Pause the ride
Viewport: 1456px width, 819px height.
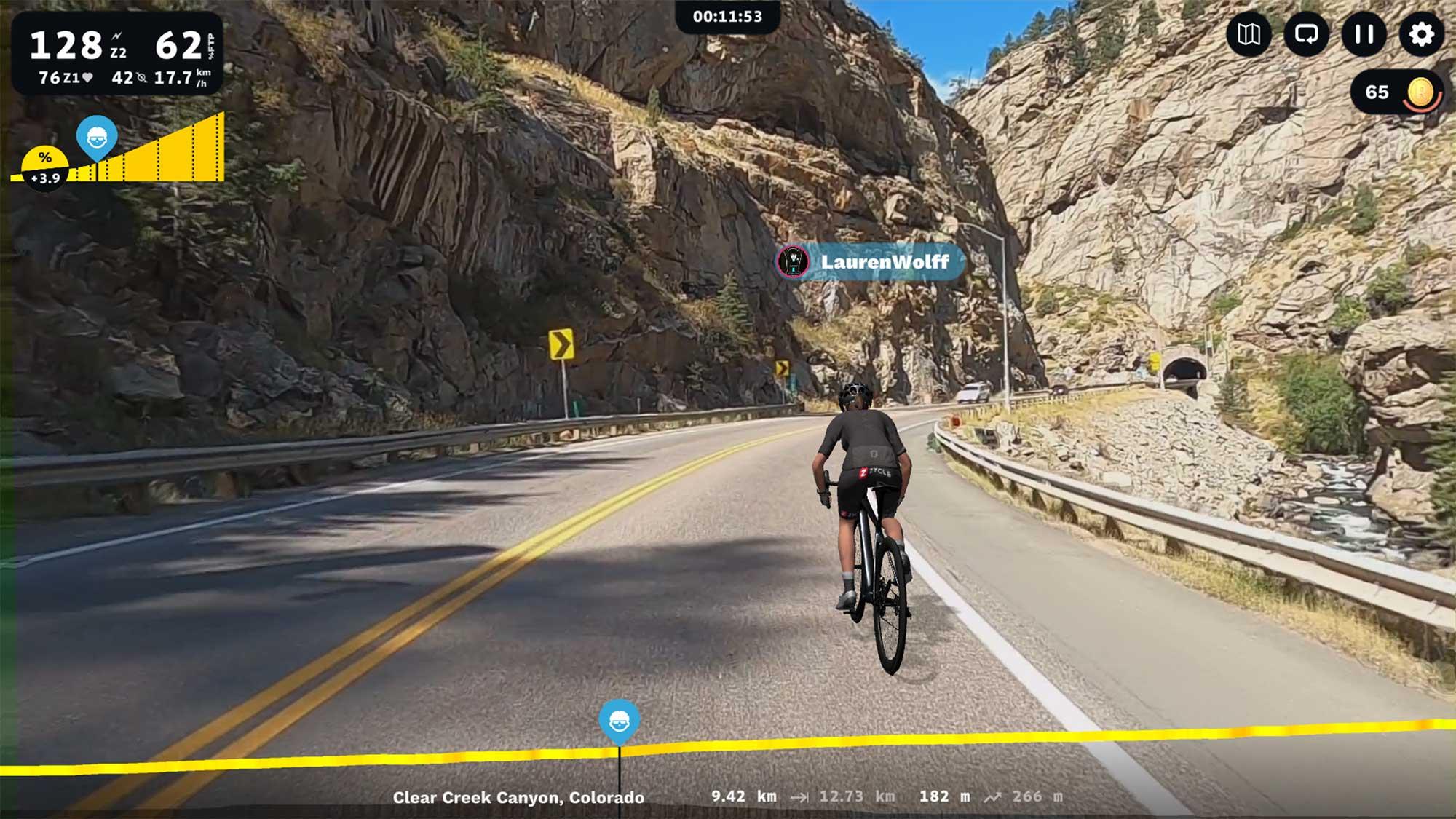click(x=1364, y=34)
